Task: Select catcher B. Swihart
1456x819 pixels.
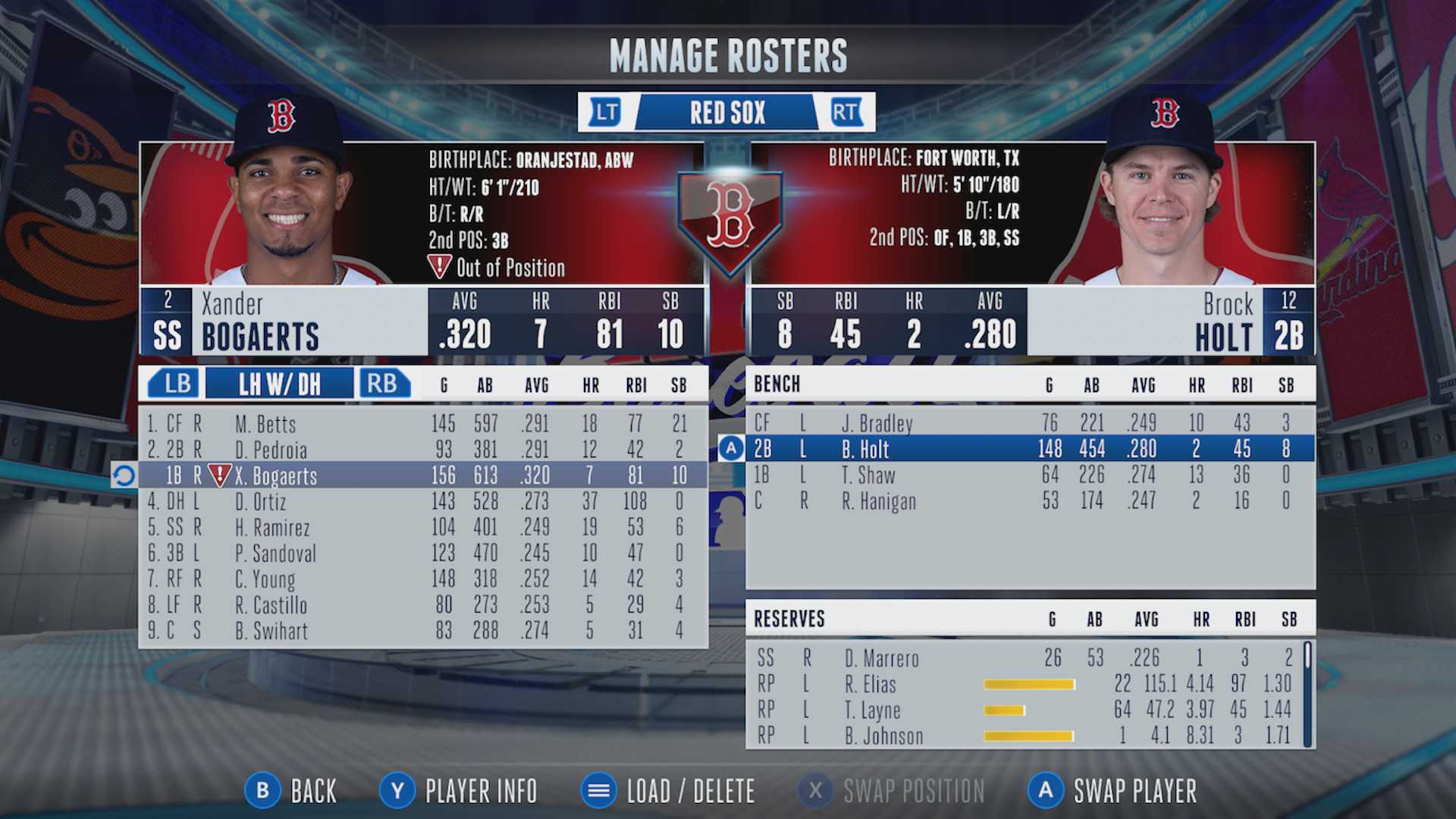Action: tap(422, 630)
